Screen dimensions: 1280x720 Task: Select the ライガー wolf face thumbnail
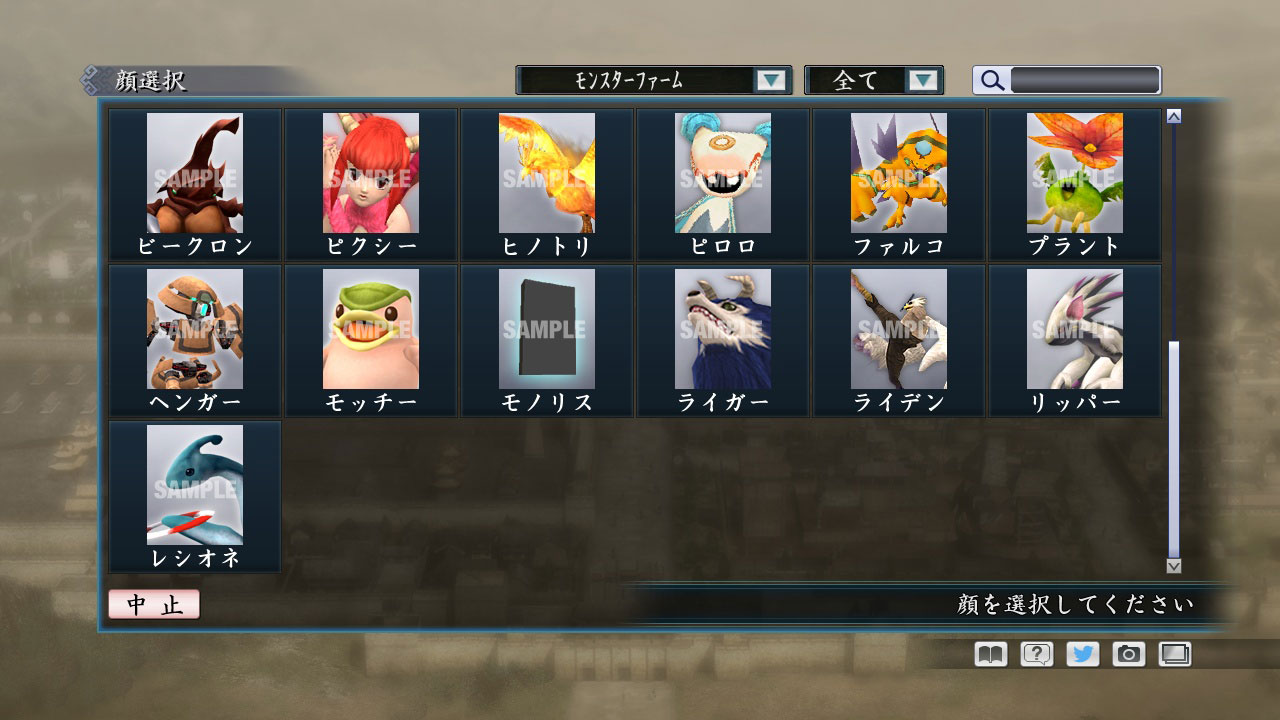(722, 330)
